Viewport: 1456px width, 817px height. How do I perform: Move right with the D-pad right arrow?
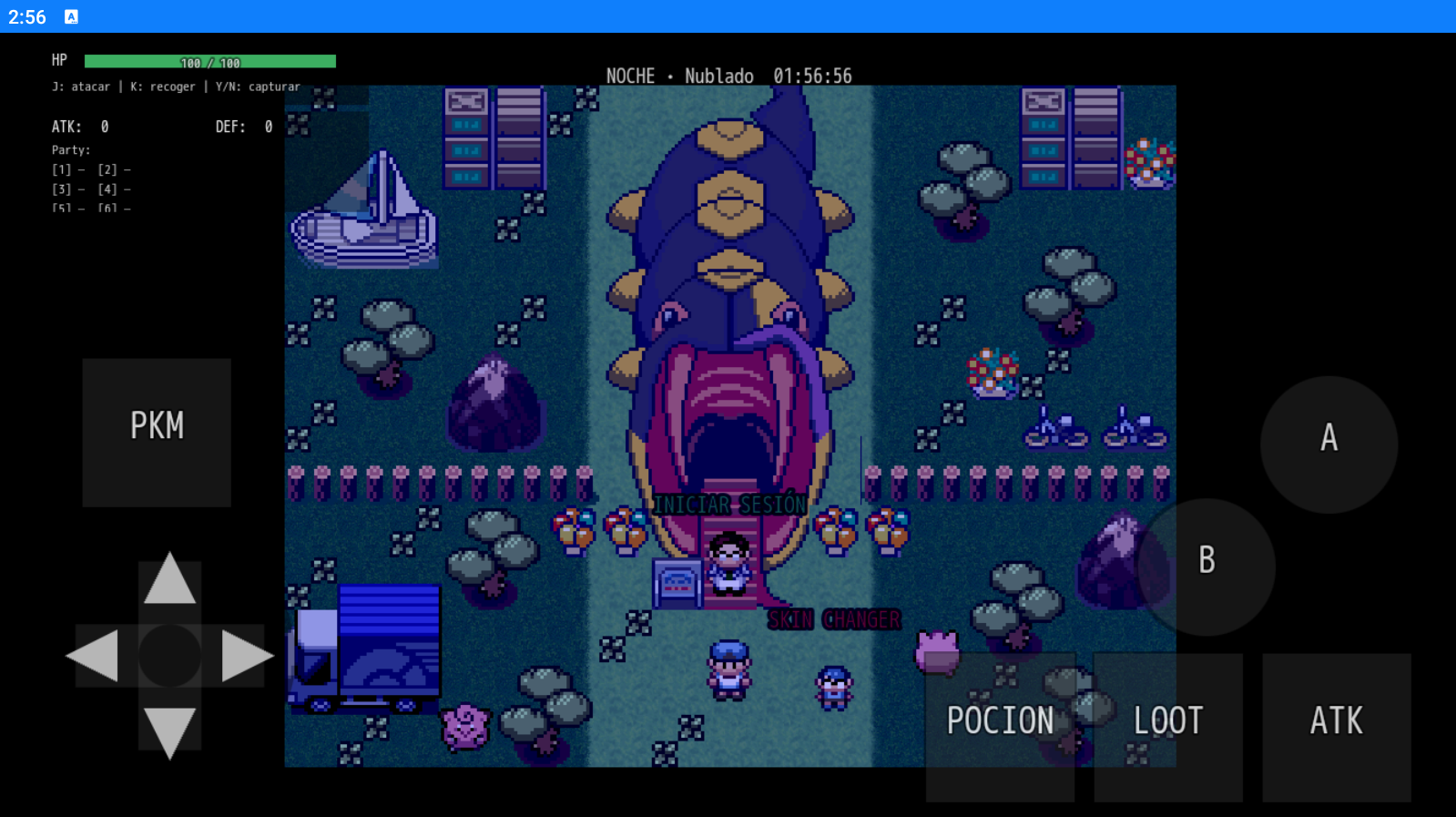[x=244, y=656]
